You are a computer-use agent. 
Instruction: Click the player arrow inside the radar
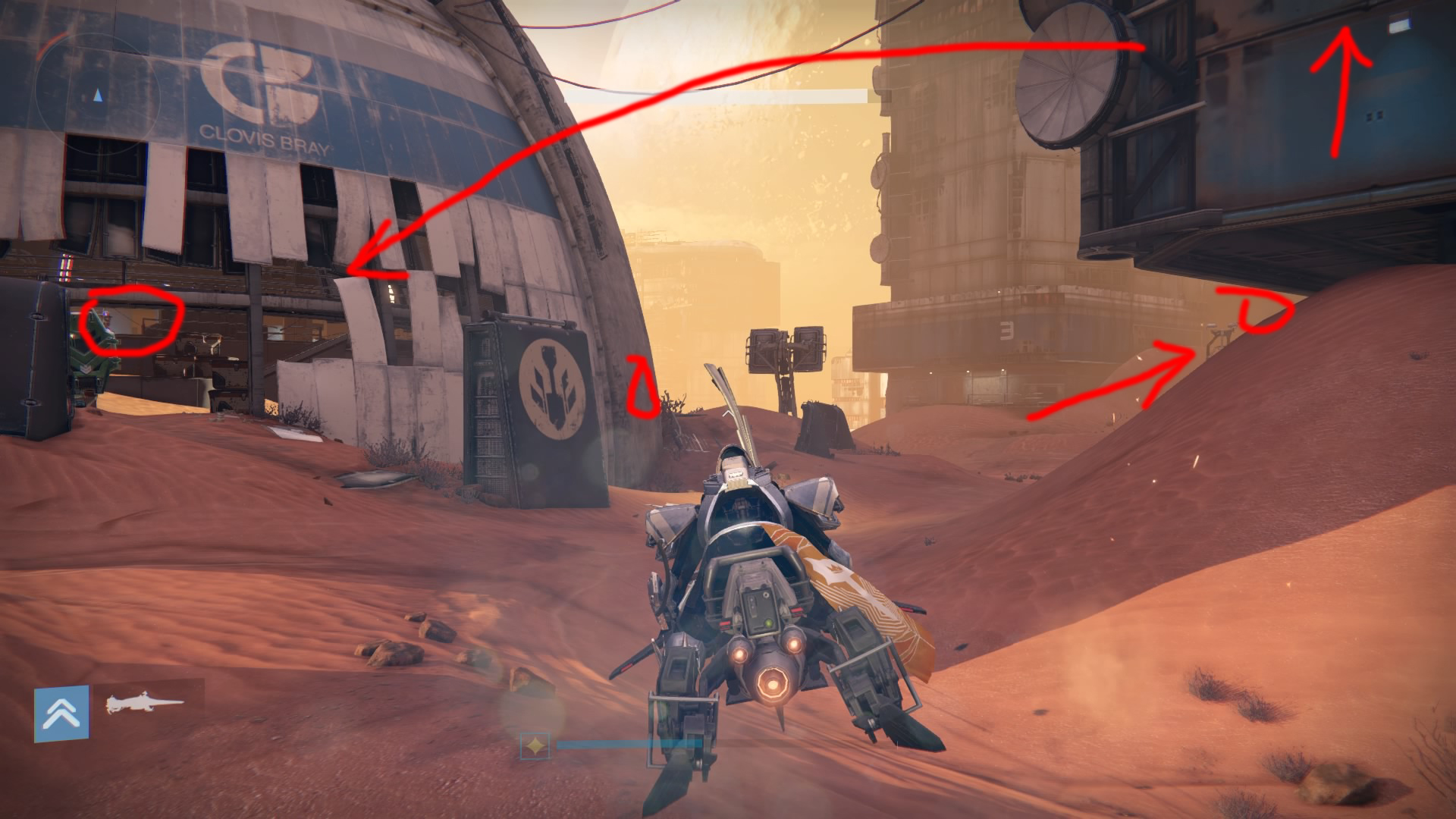[97, 95]
